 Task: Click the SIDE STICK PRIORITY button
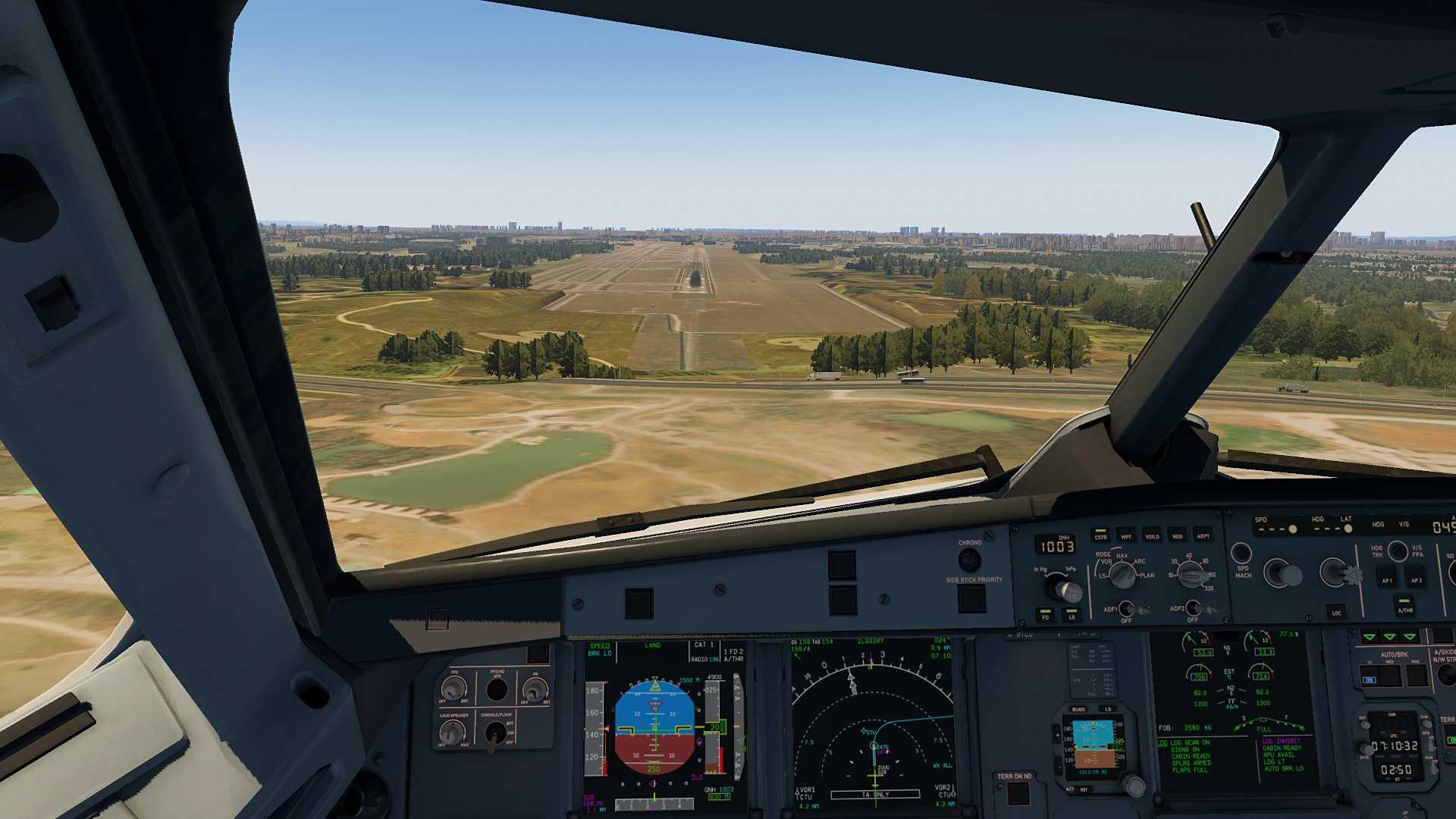click(x=971, y=599)
